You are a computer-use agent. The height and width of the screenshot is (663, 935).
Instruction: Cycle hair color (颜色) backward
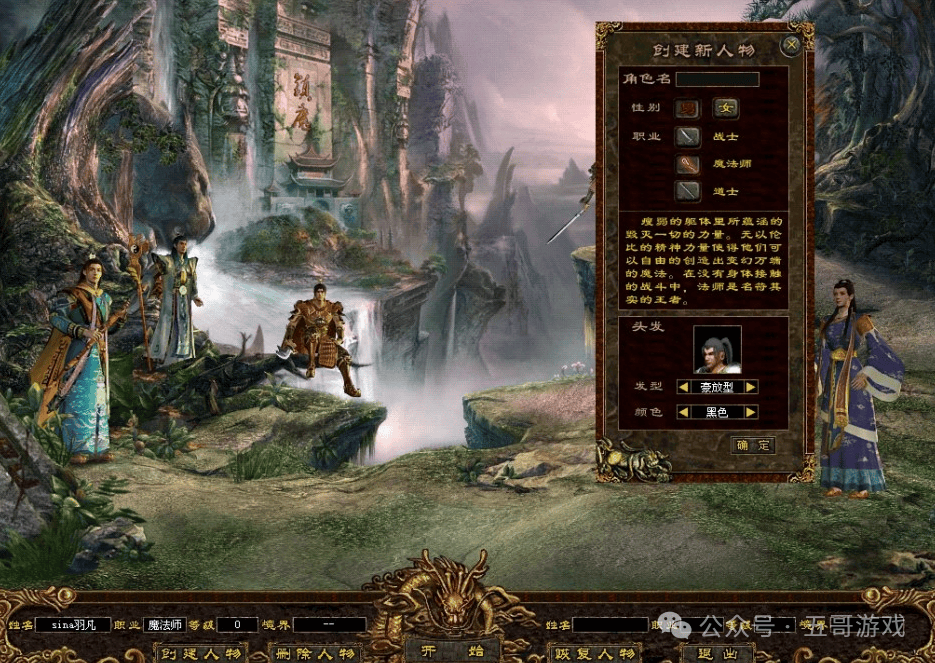point(683,412)
